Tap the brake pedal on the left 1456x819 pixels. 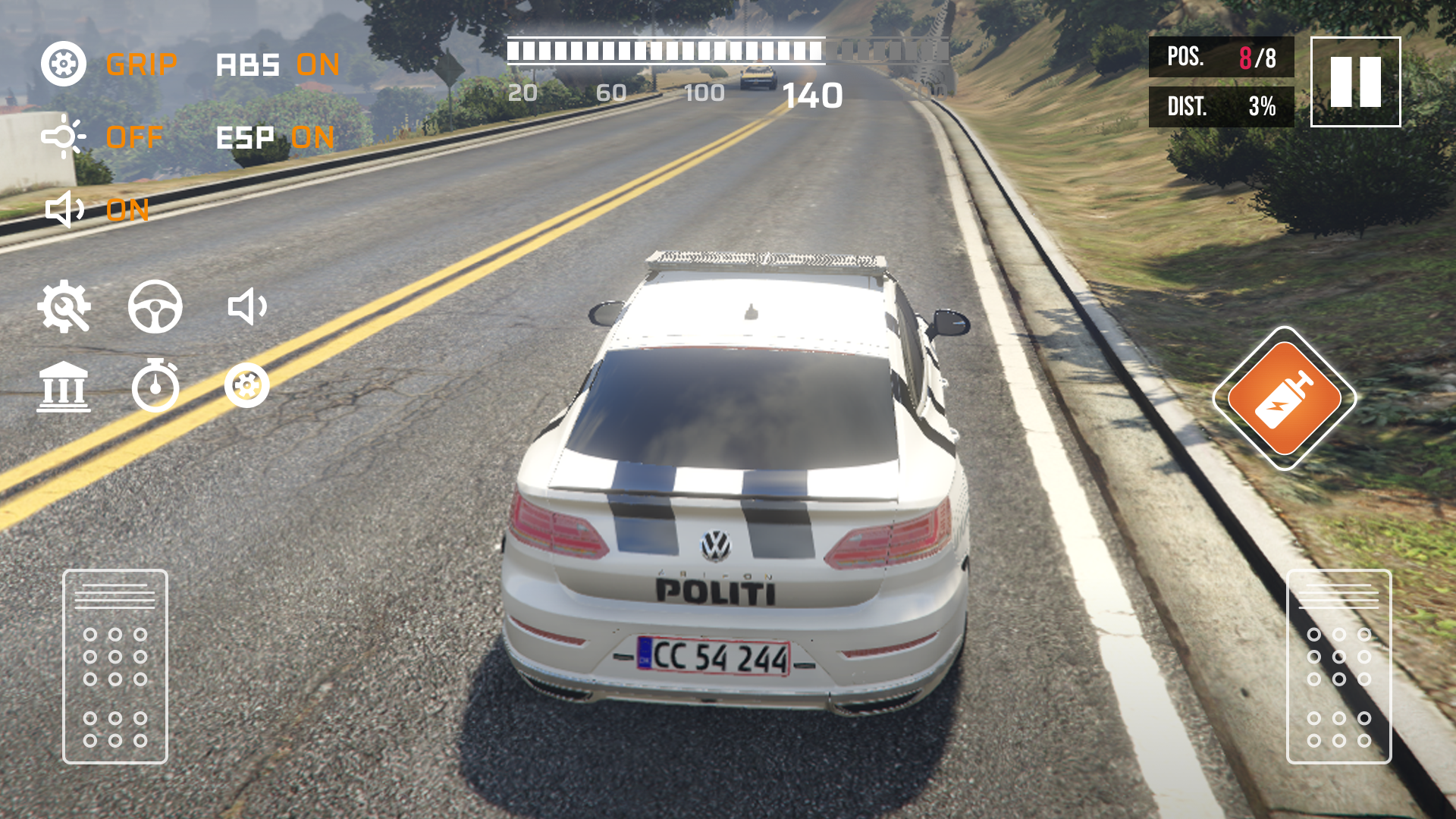tap(115, 667)
